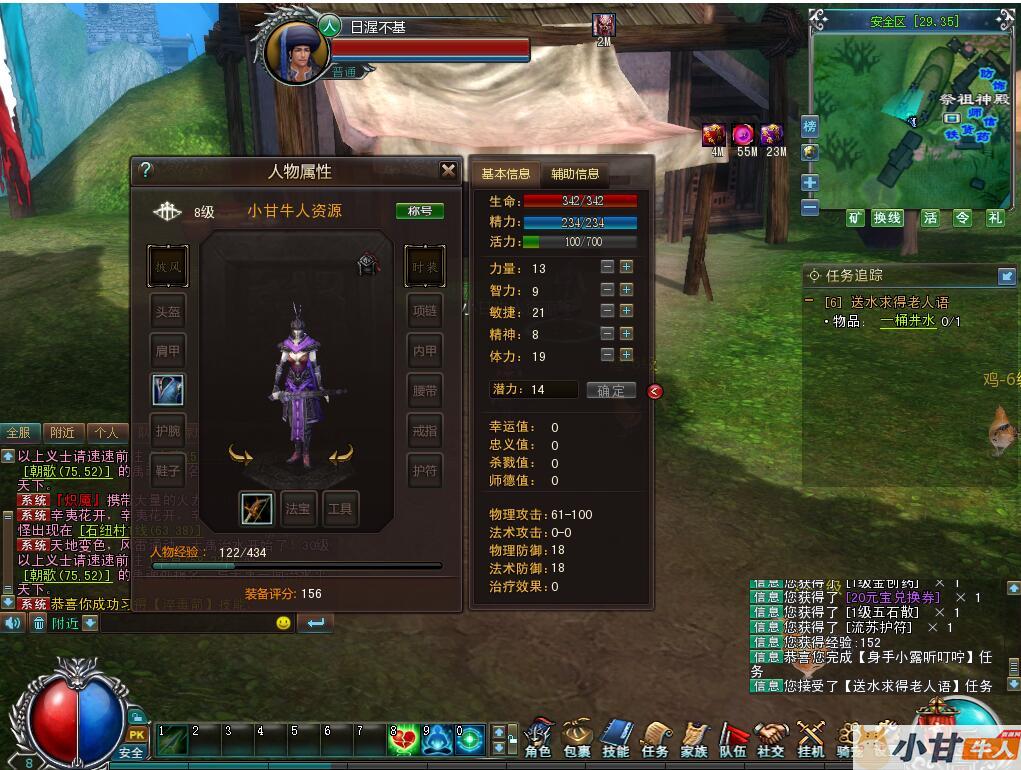Activate the red heart skill in hotbar
Image resolution: width=1021 pixels, height=770 pixels.
(401, 740)
